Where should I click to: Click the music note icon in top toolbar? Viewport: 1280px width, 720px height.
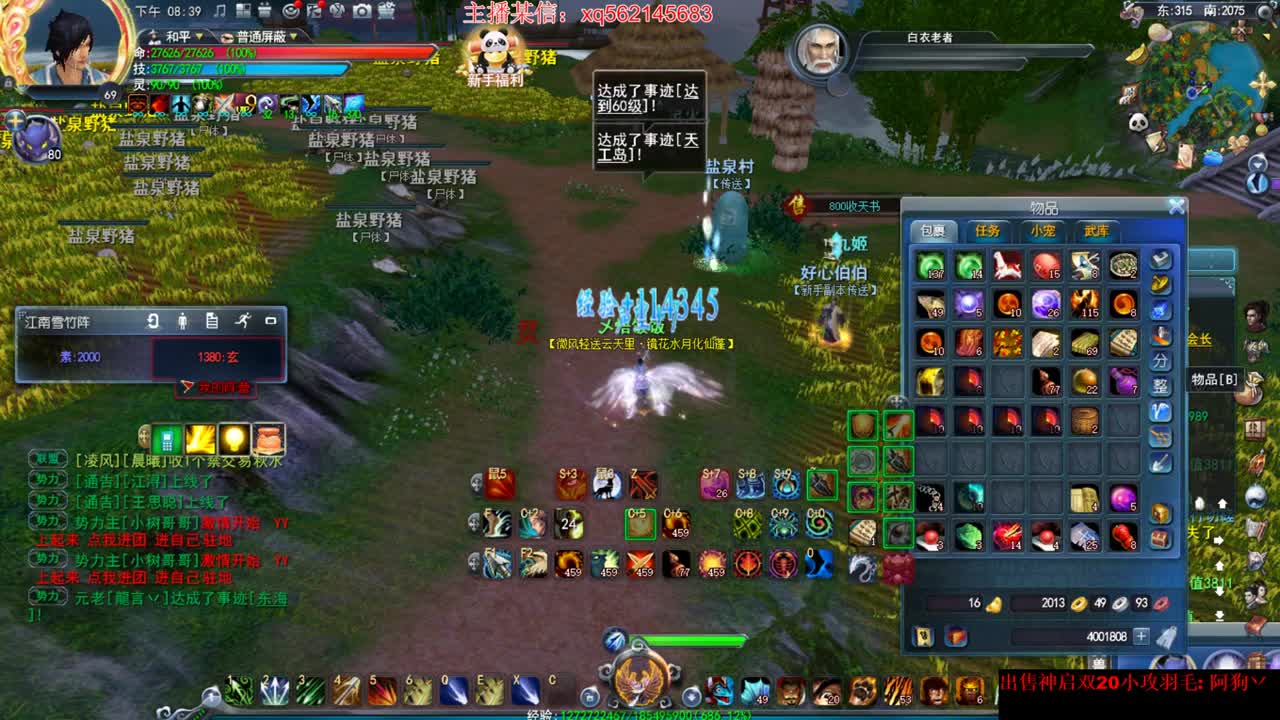click(x=219, y=11)
